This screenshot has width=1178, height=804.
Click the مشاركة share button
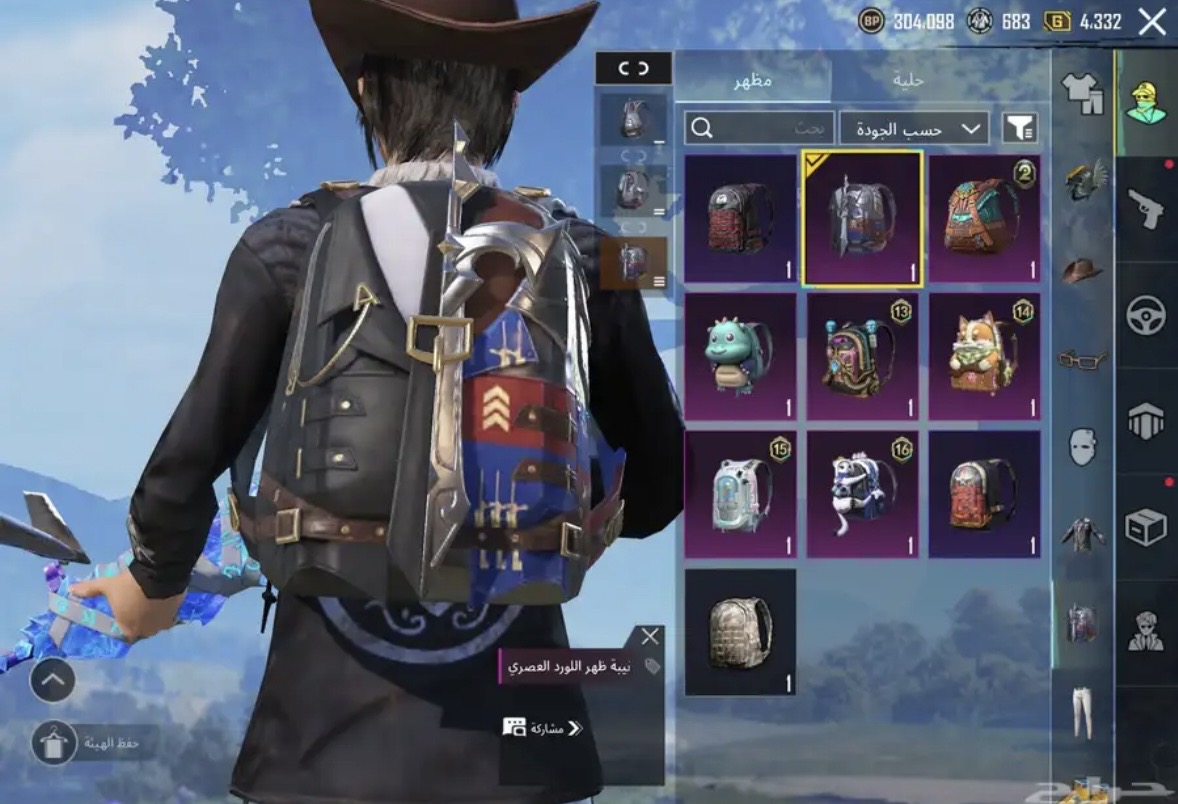pos(543,728)
